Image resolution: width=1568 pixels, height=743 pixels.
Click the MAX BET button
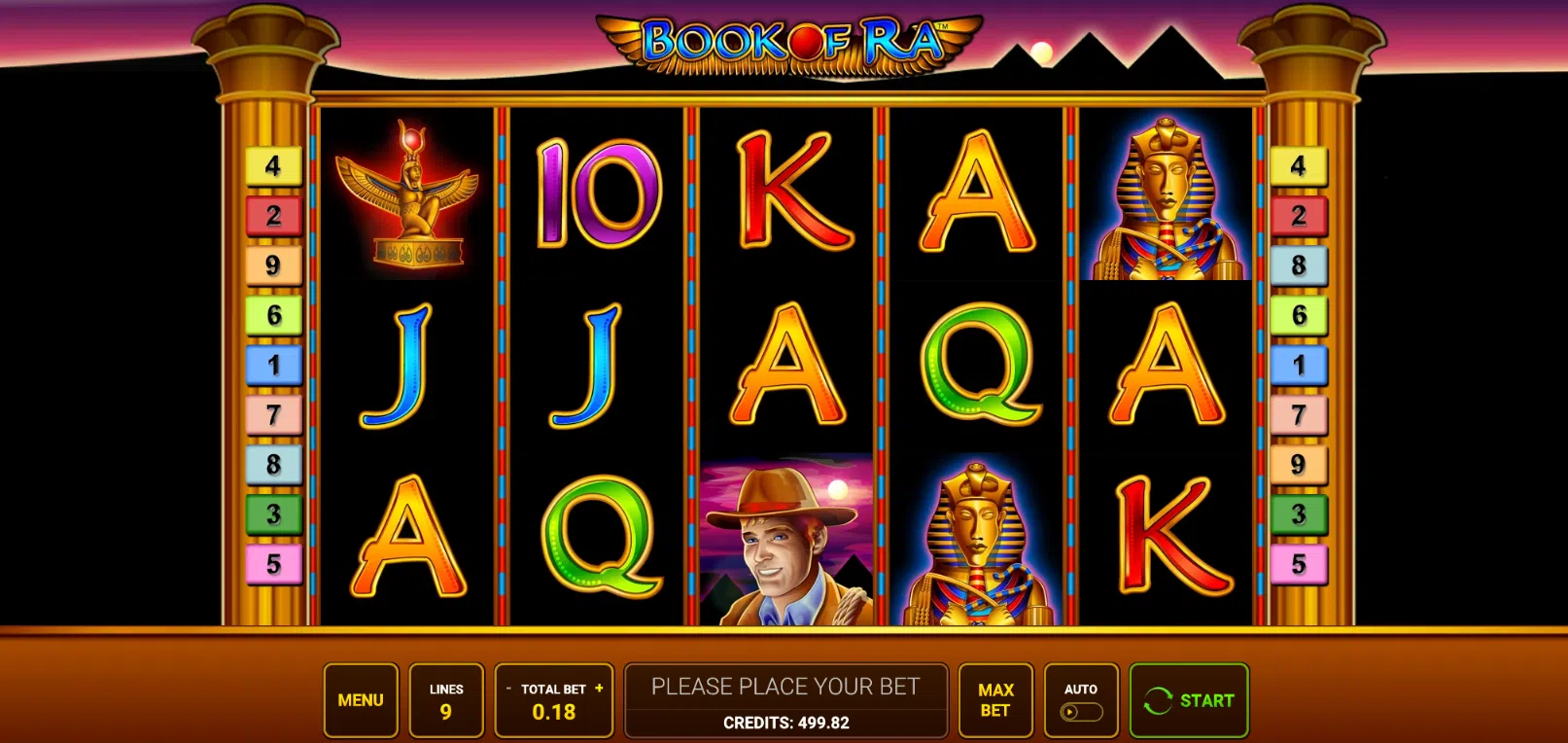(994, 699)
